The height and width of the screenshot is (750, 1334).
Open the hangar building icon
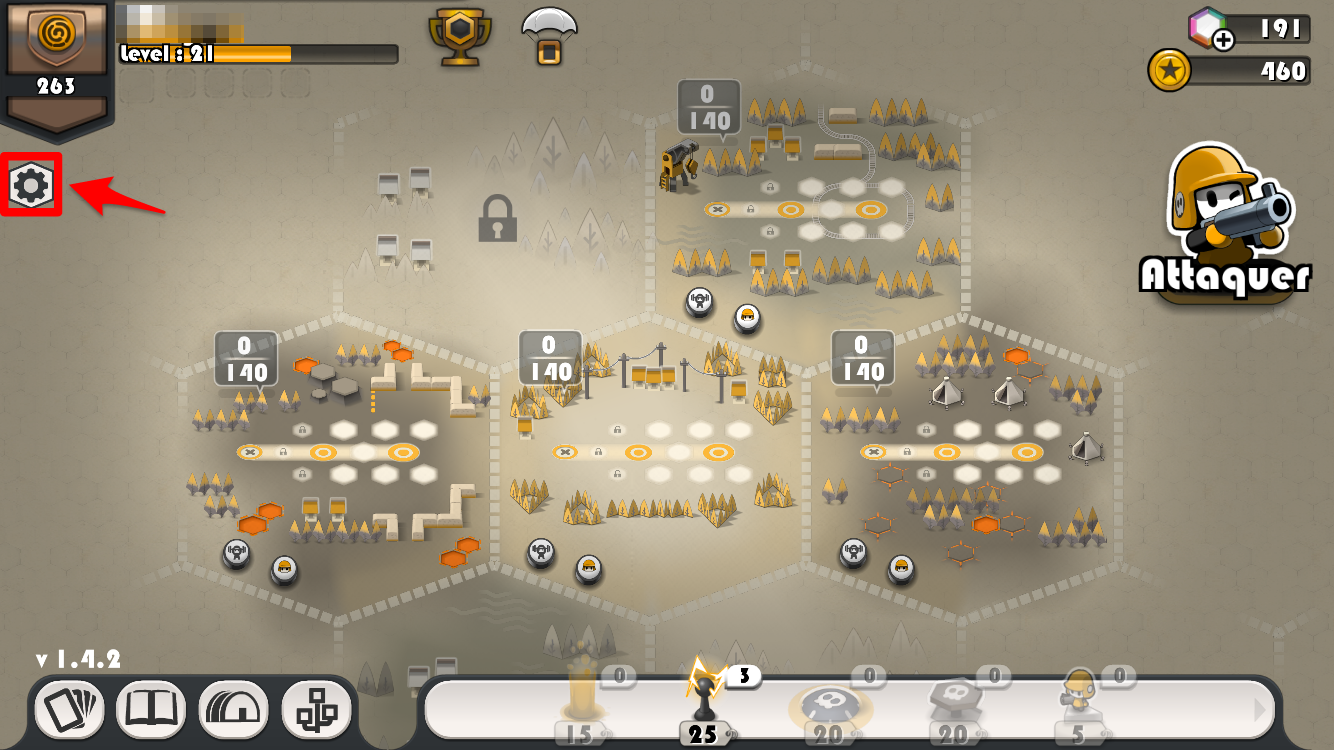(x=233, y=708)
